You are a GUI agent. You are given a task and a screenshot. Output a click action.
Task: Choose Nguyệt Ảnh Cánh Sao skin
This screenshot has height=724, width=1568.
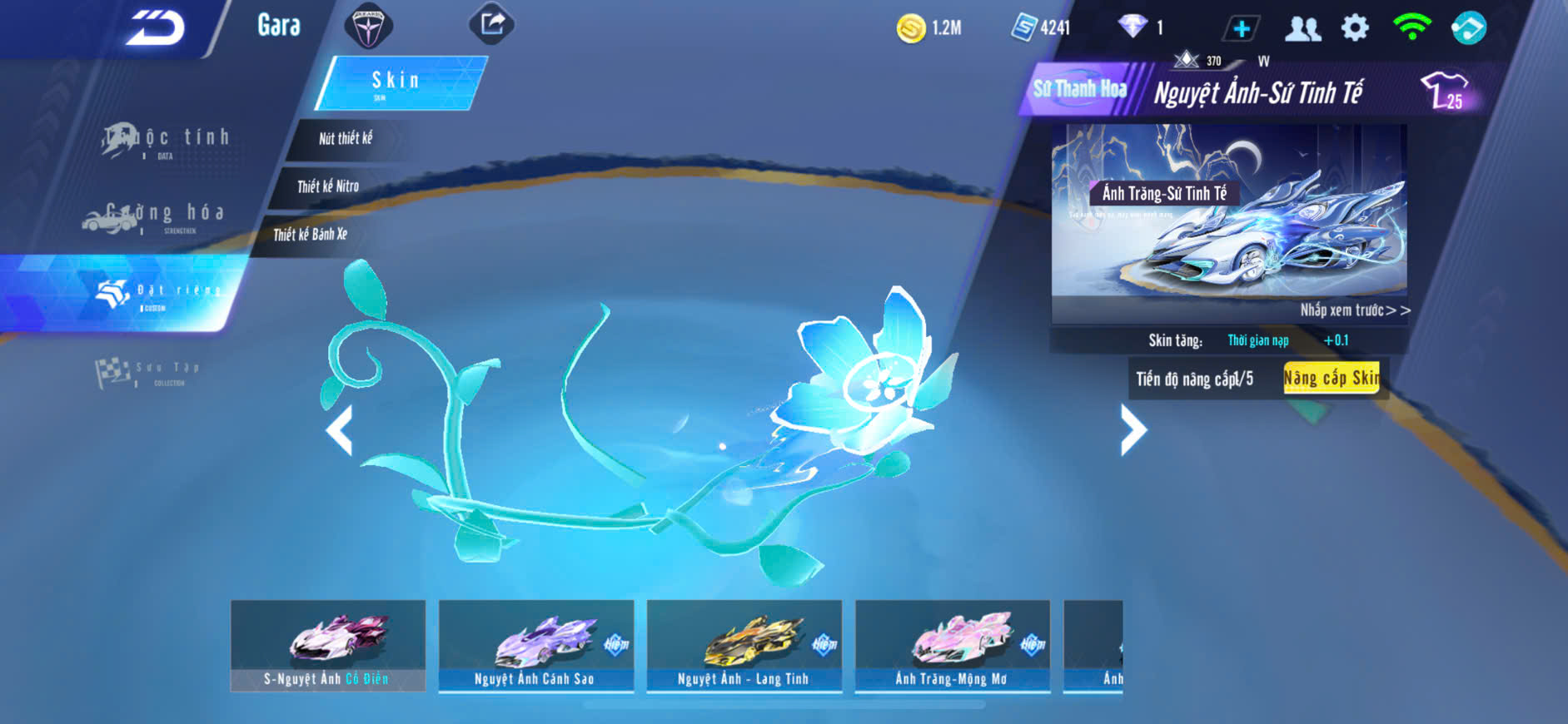535,646
